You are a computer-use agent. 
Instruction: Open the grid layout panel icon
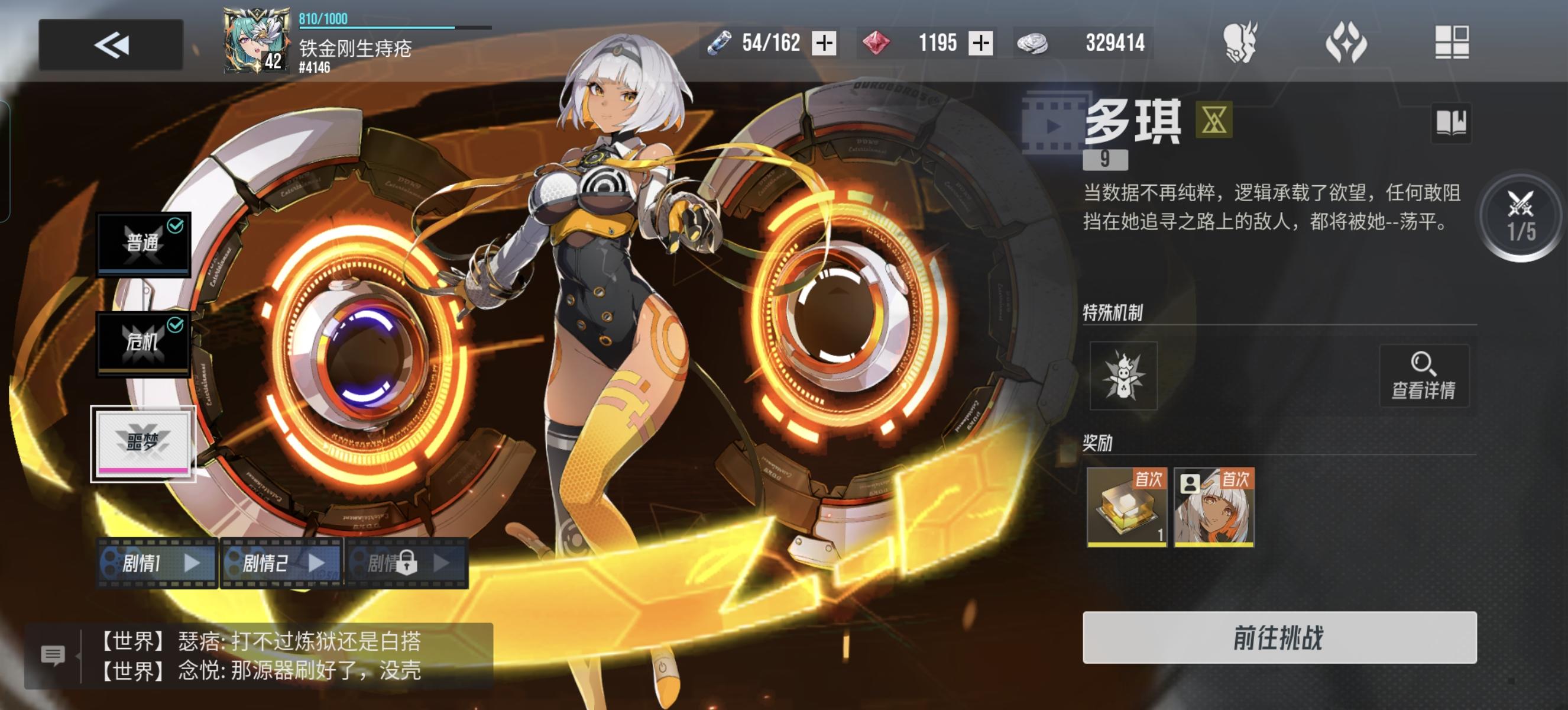coord(1450,43)
